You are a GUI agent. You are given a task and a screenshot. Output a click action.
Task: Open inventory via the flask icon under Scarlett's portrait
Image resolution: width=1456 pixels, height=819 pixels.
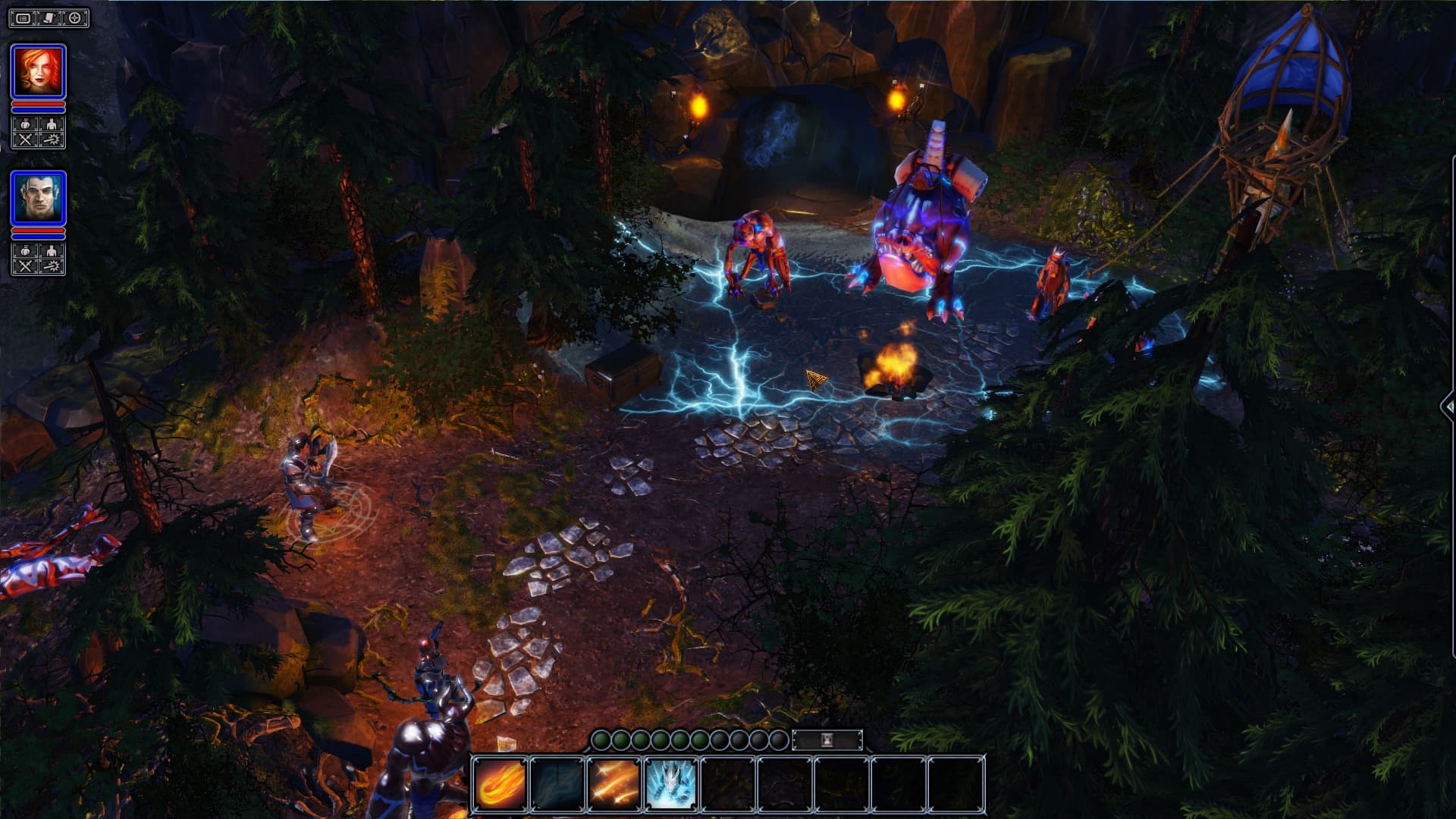tap(26, 124)
